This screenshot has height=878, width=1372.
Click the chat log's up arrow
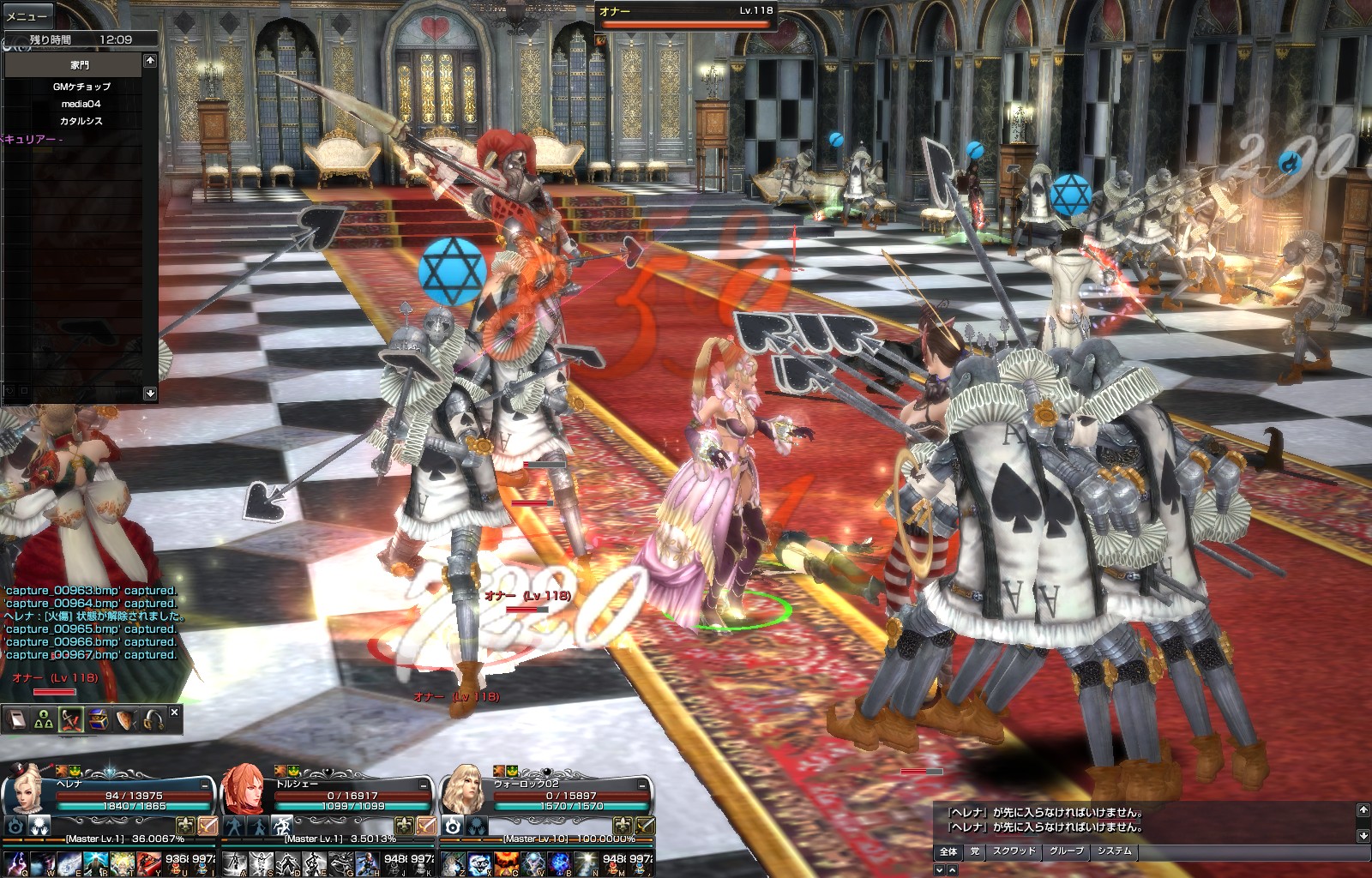tap(1363, 809)
